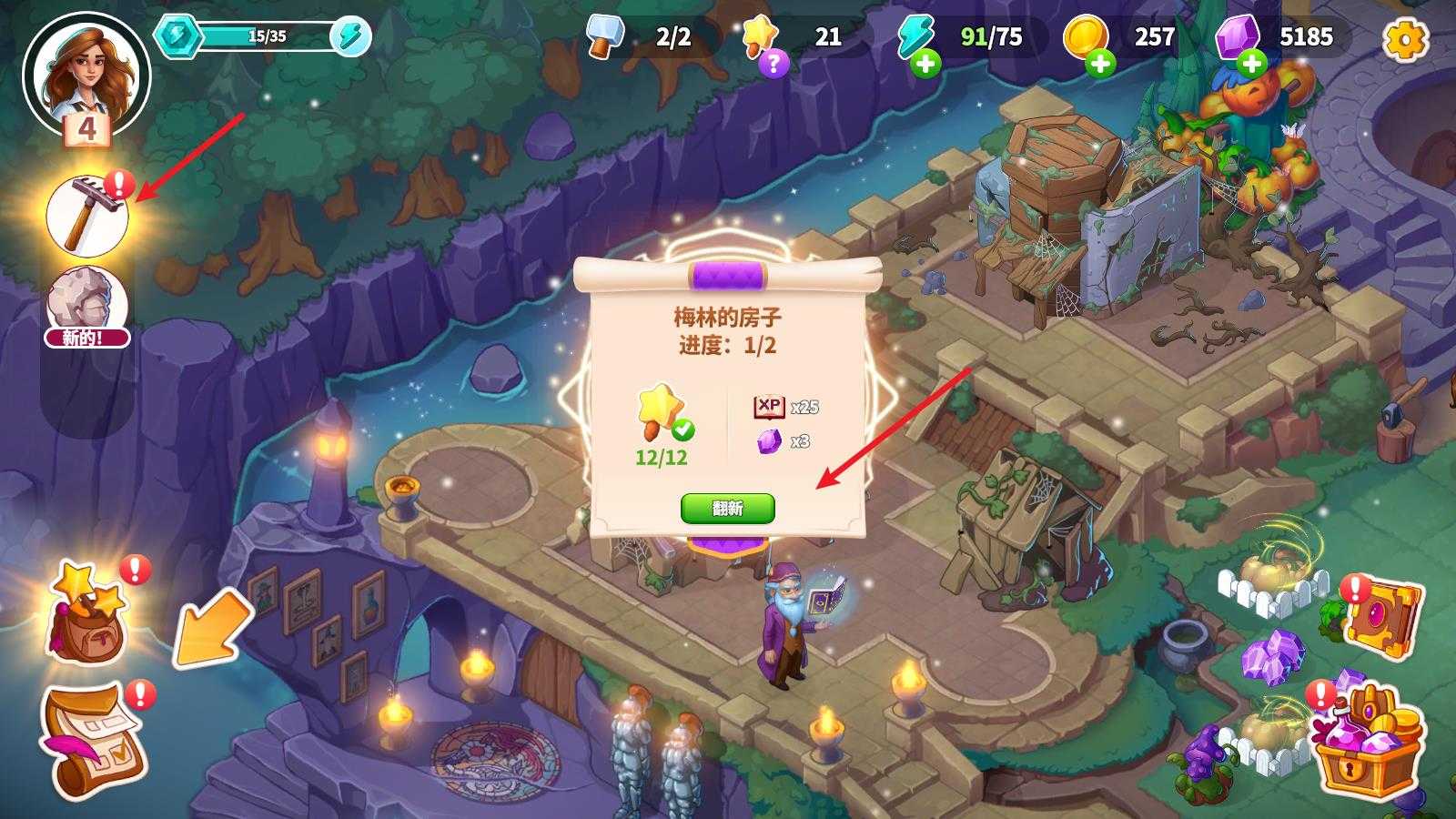Click the green 翻新 renovate button
Image resolution: width=1456 pixels, height=819 pixels.
pyautogui.click(x=727, y=509)
